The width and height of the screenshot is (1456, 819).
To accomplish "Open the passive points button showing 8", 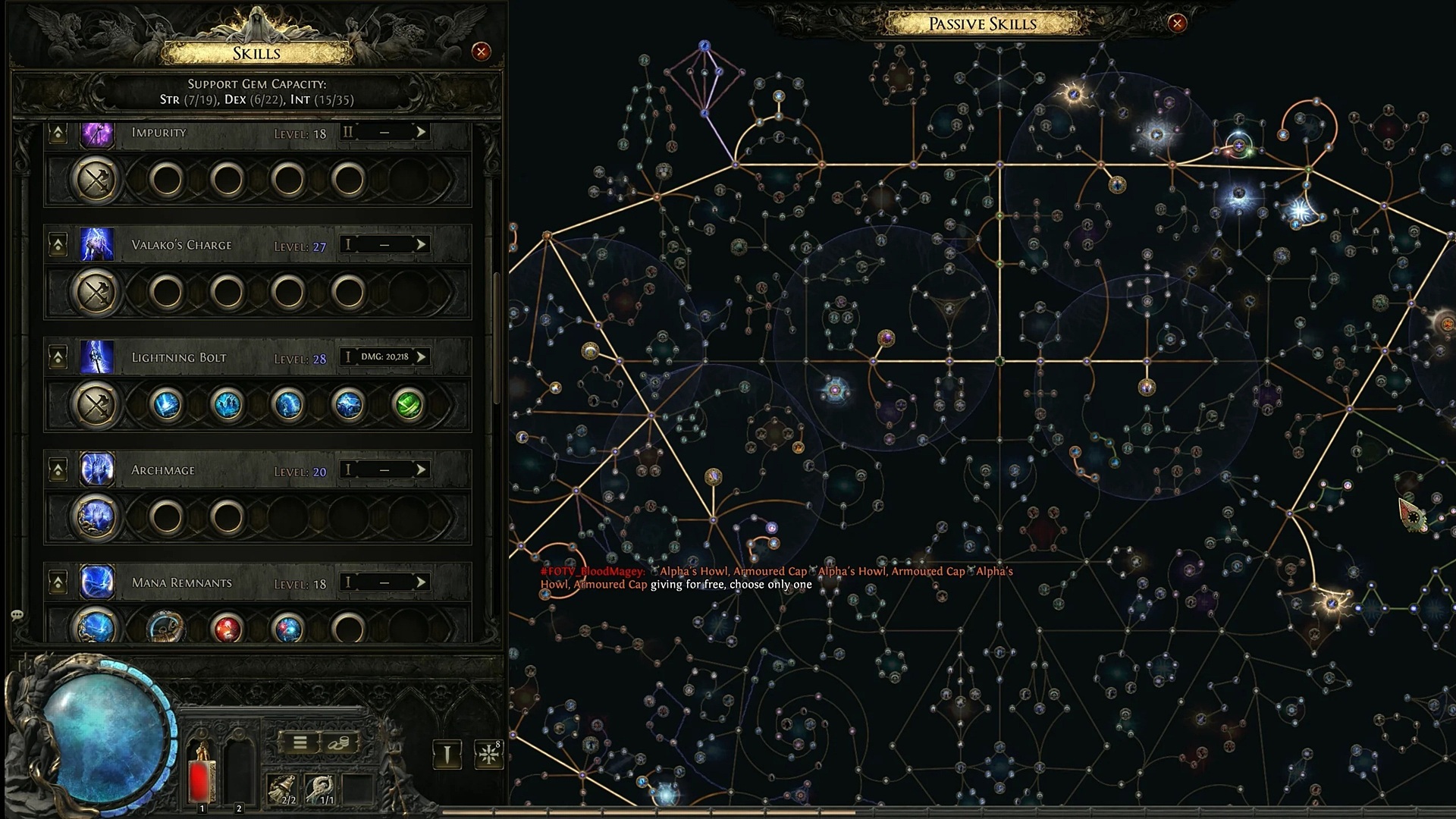I will click(489, 755).
